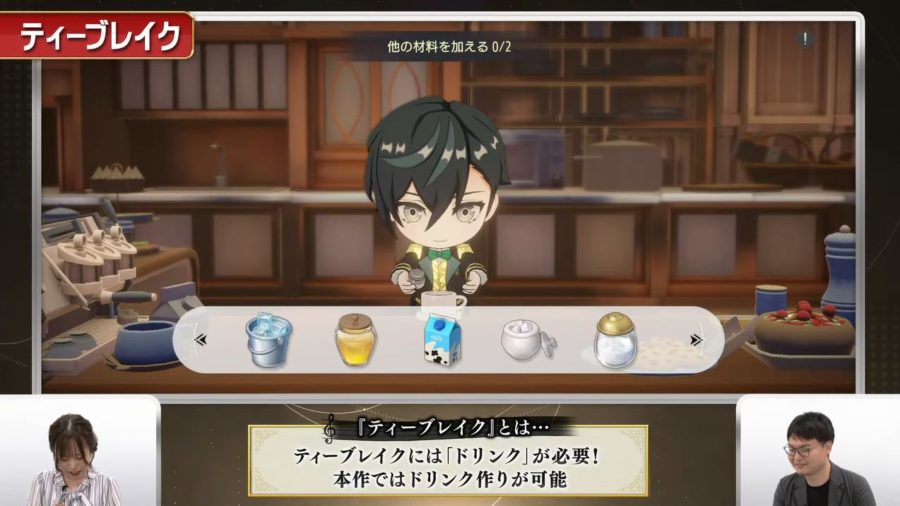Add the milk carton ingredient
900x506 pixels.
click(x=440, y=340)
